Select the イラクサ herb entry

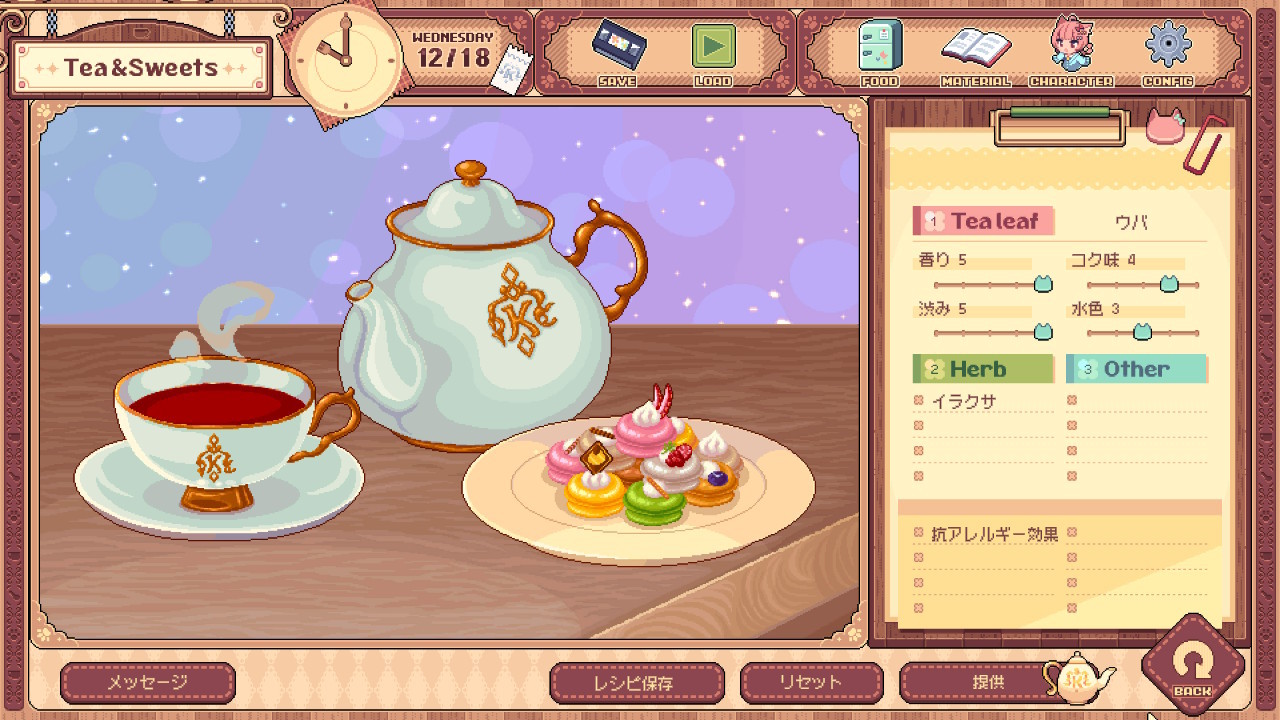coord(964,402)
